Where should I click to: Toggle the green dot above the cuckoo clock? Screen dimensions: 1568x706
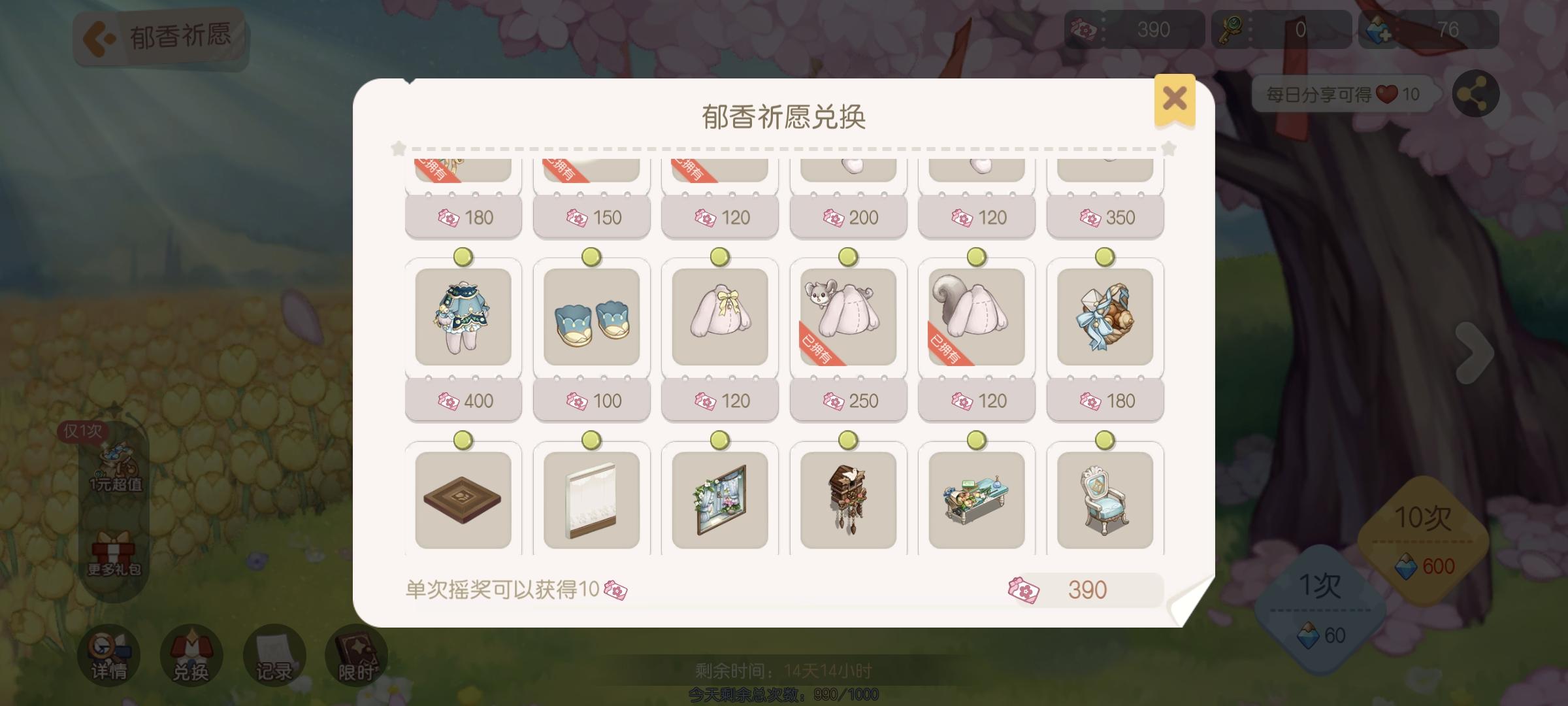click(x=847, y=441)
